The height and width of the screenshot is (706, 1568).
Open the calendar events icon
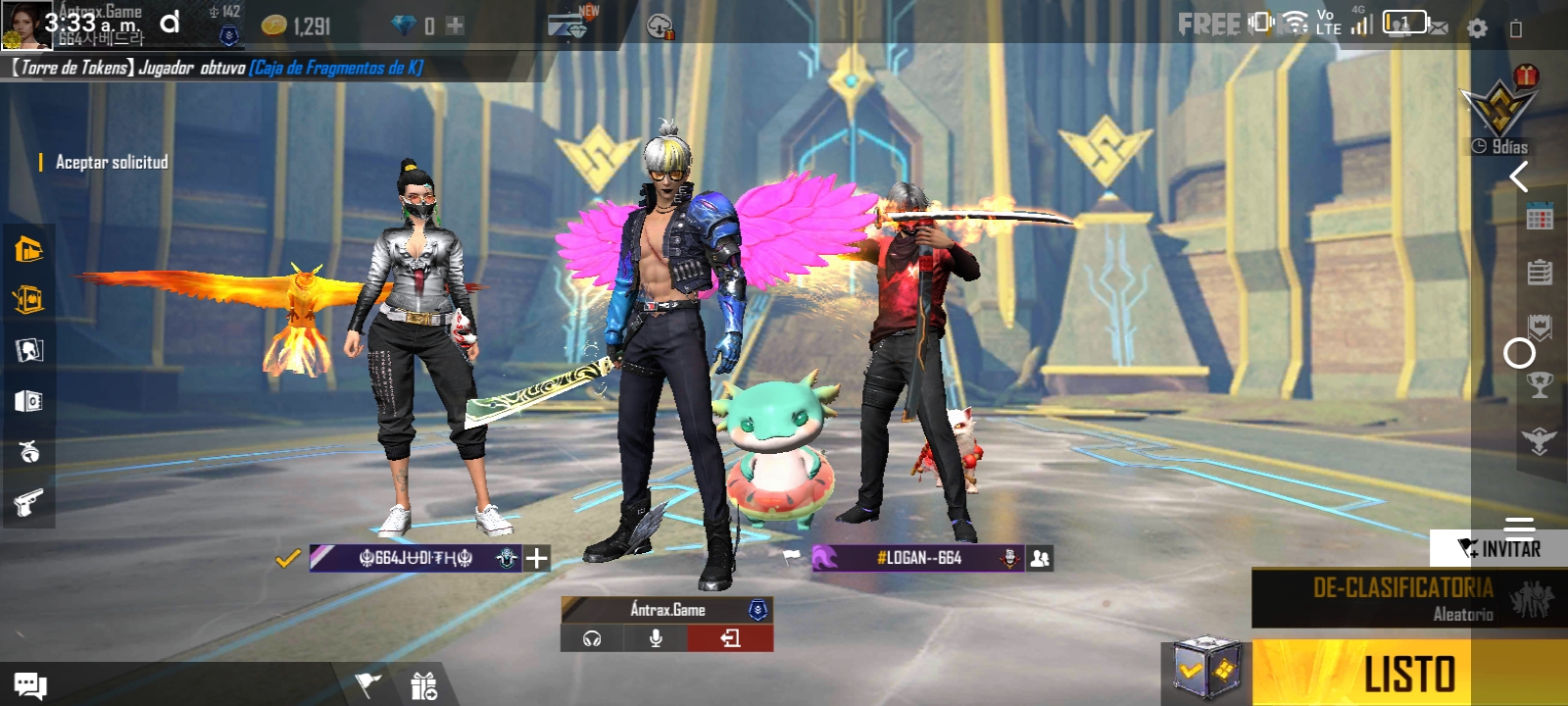1540,218
